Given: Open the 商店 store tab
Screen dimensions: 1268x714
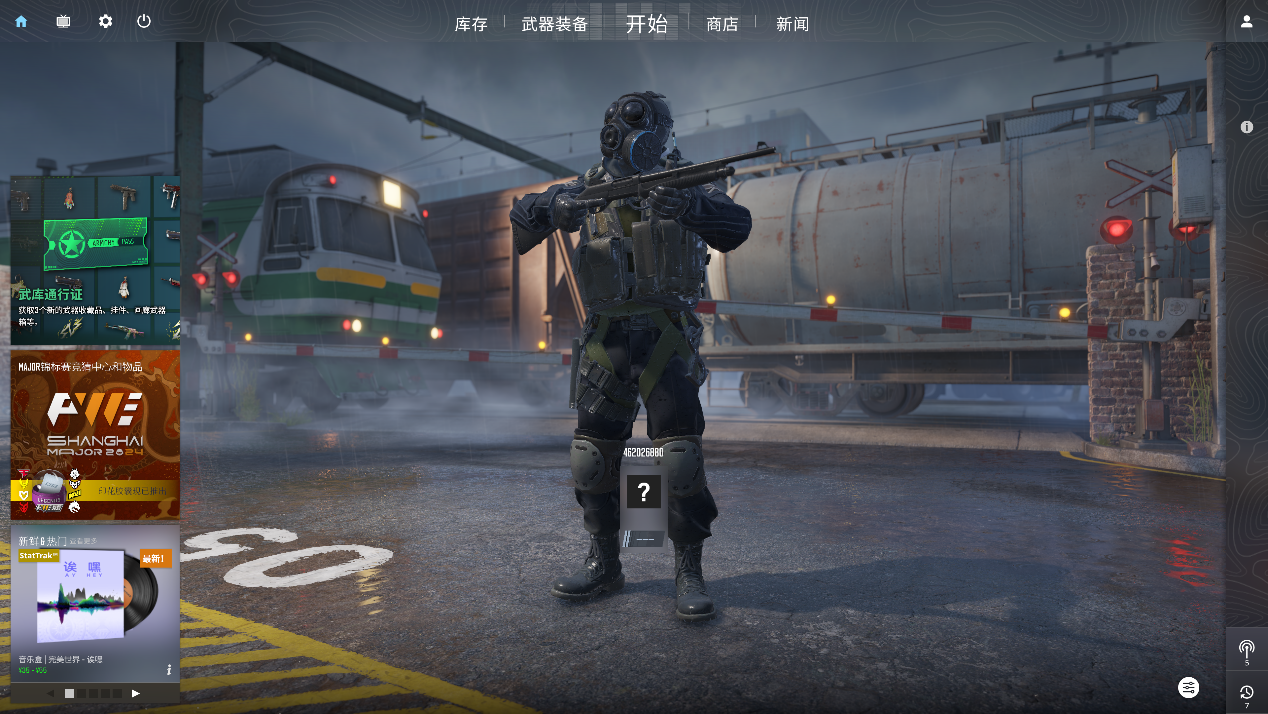Looking at the screenshot, I should pos(722,24).
